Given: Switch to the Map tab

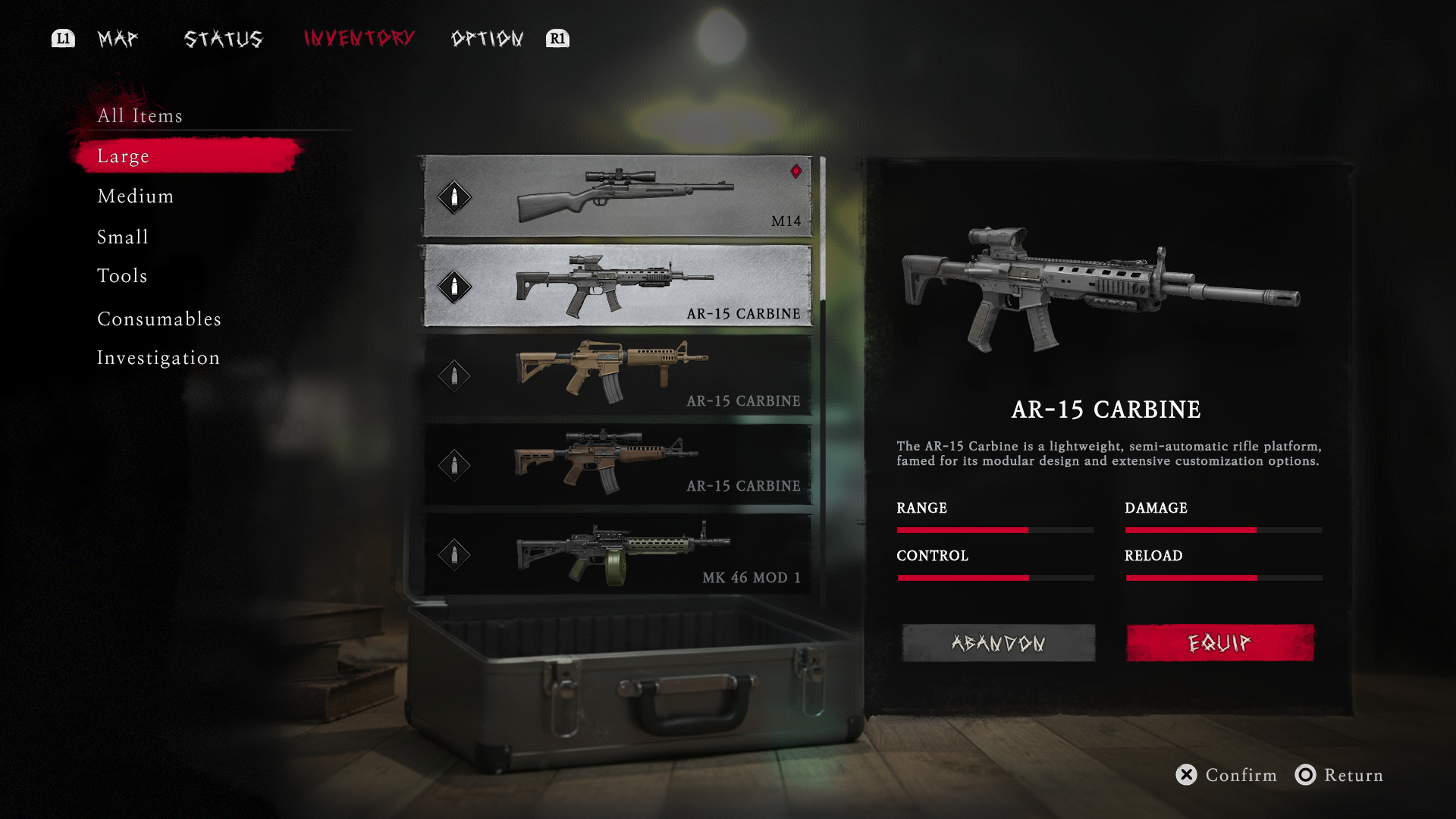Looking at the screenshot, I should (x=118, y=39).
